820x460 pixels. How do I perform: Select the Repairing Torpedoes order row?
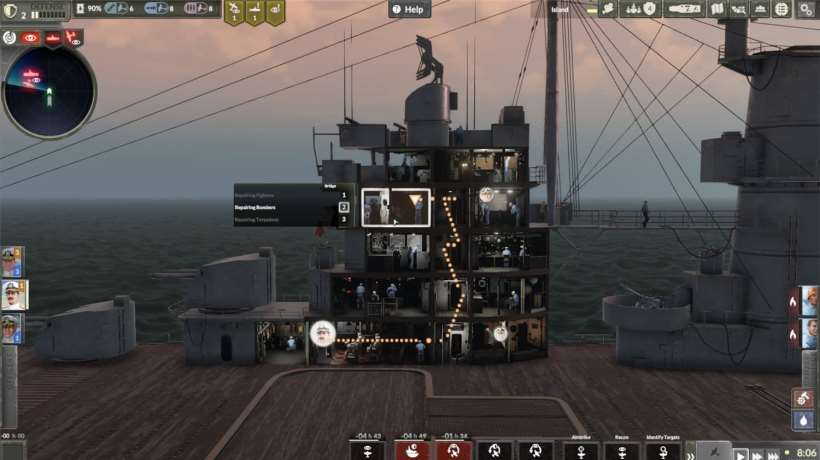292,219
